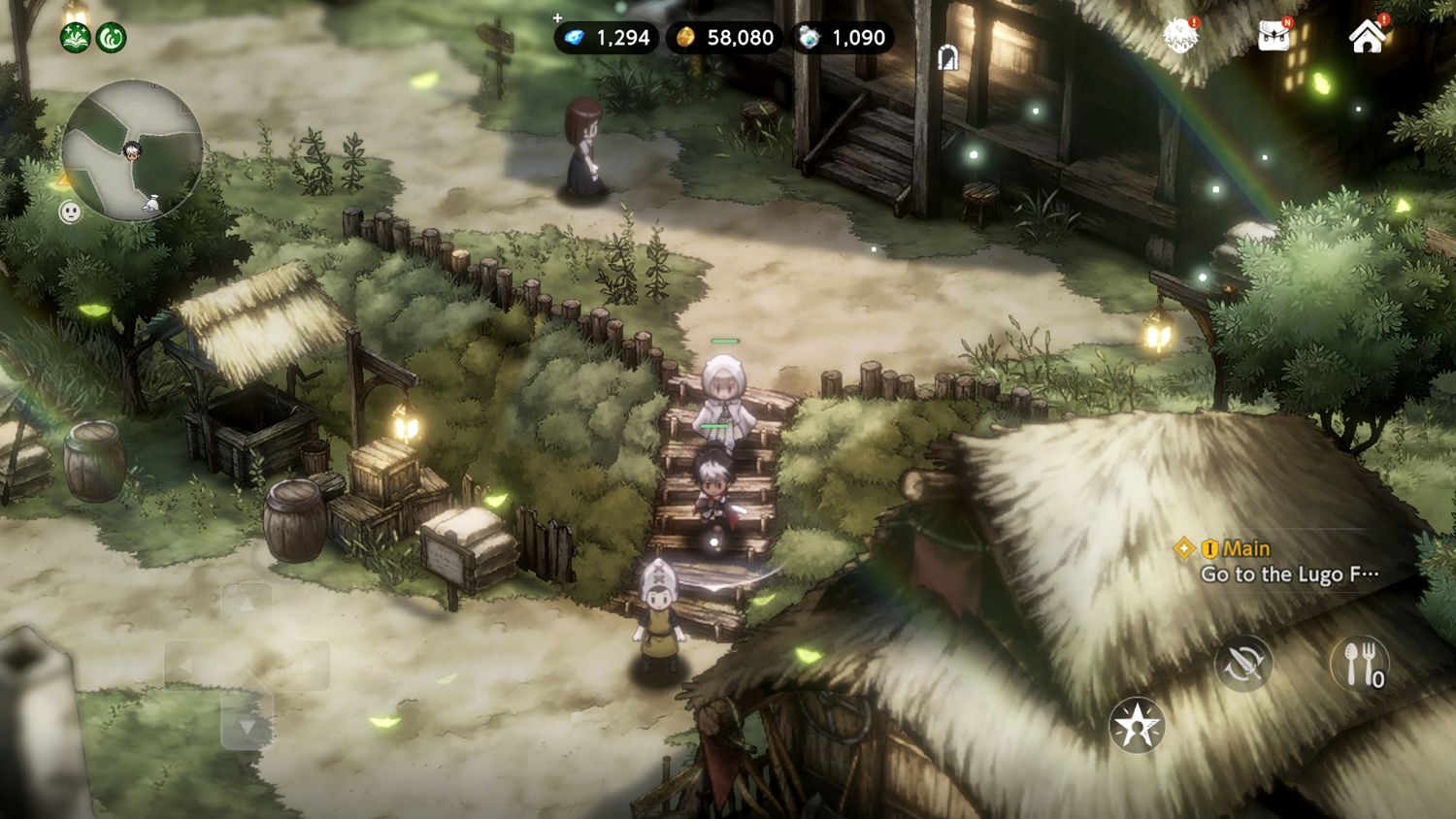Open the character menu with red alert badge
The width and height of the screenshot is (1456, 819).
tap(1177, 37)
